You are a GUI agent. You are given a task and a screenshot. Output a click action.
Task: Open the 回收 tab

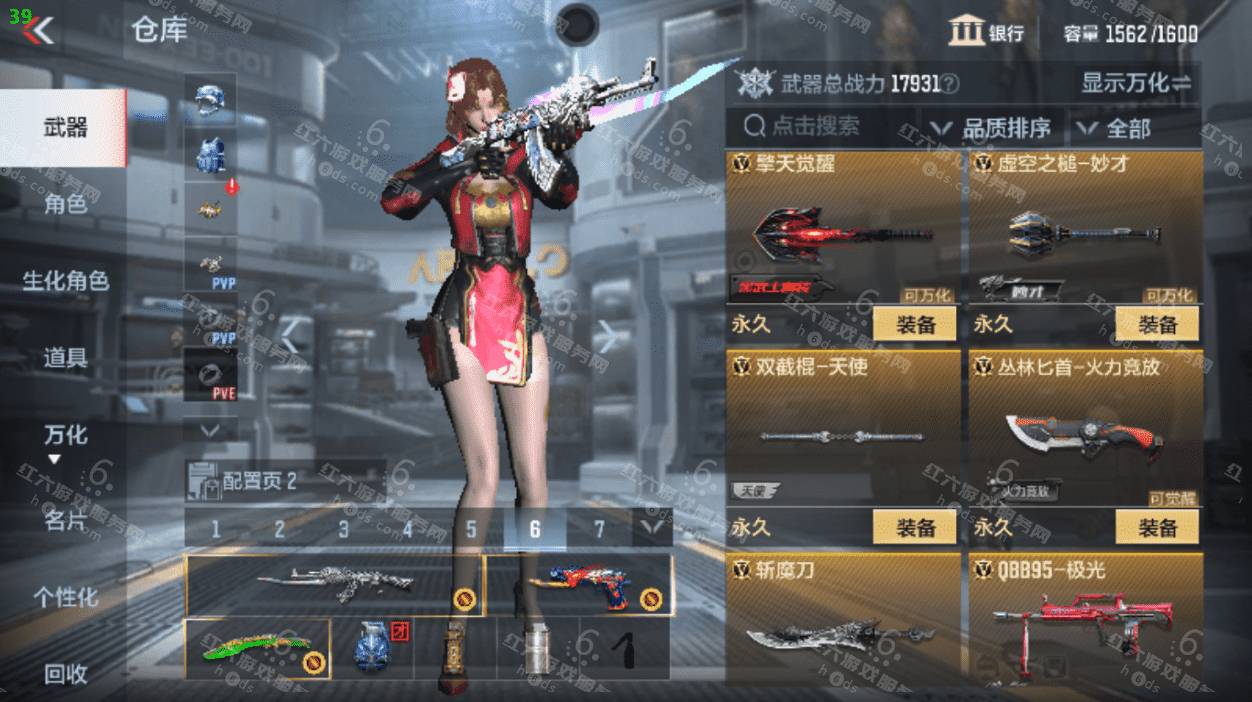(64, 675)
